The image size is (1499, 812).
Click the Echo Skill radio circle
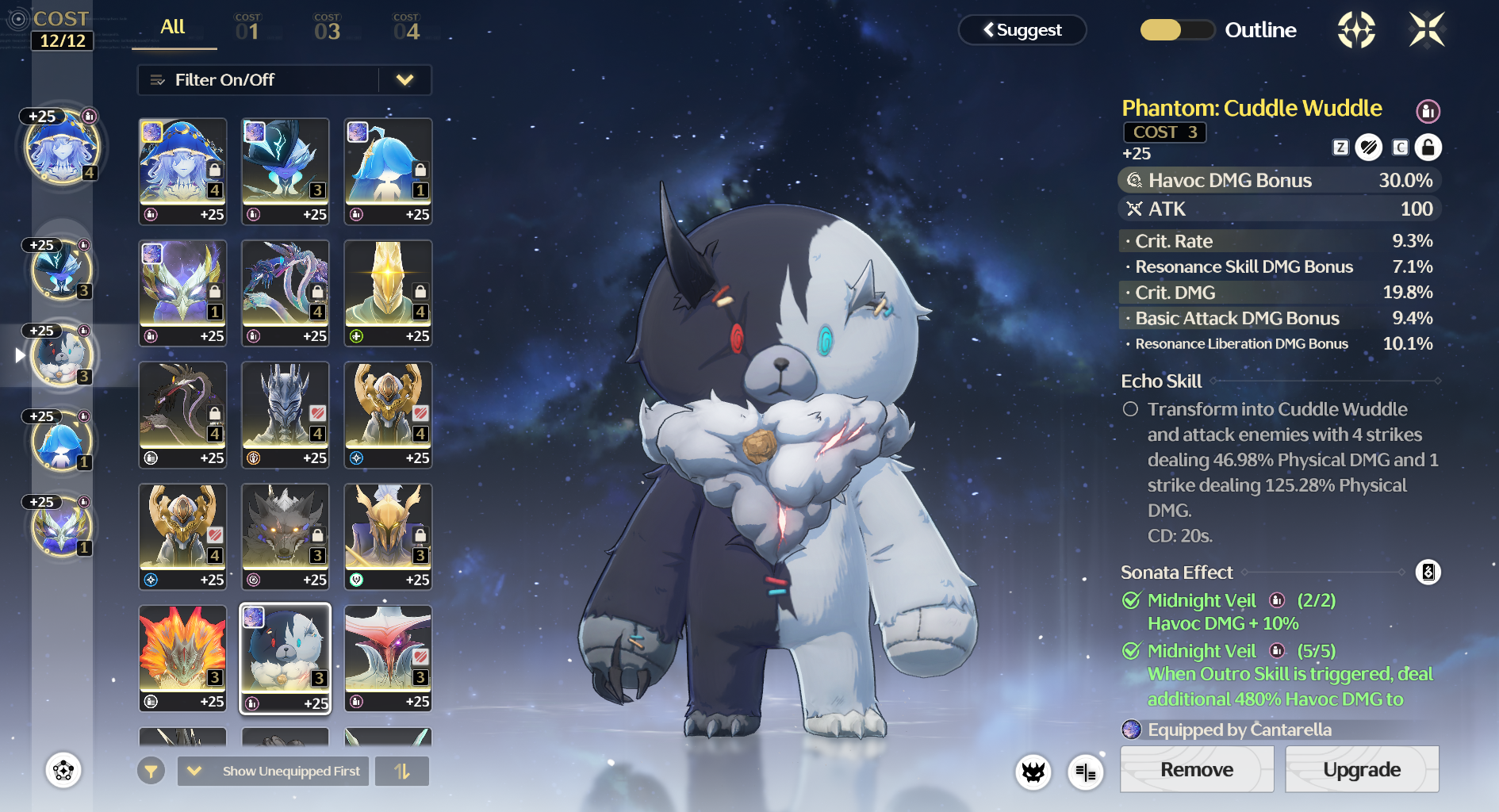click(x=1130, y=409)
